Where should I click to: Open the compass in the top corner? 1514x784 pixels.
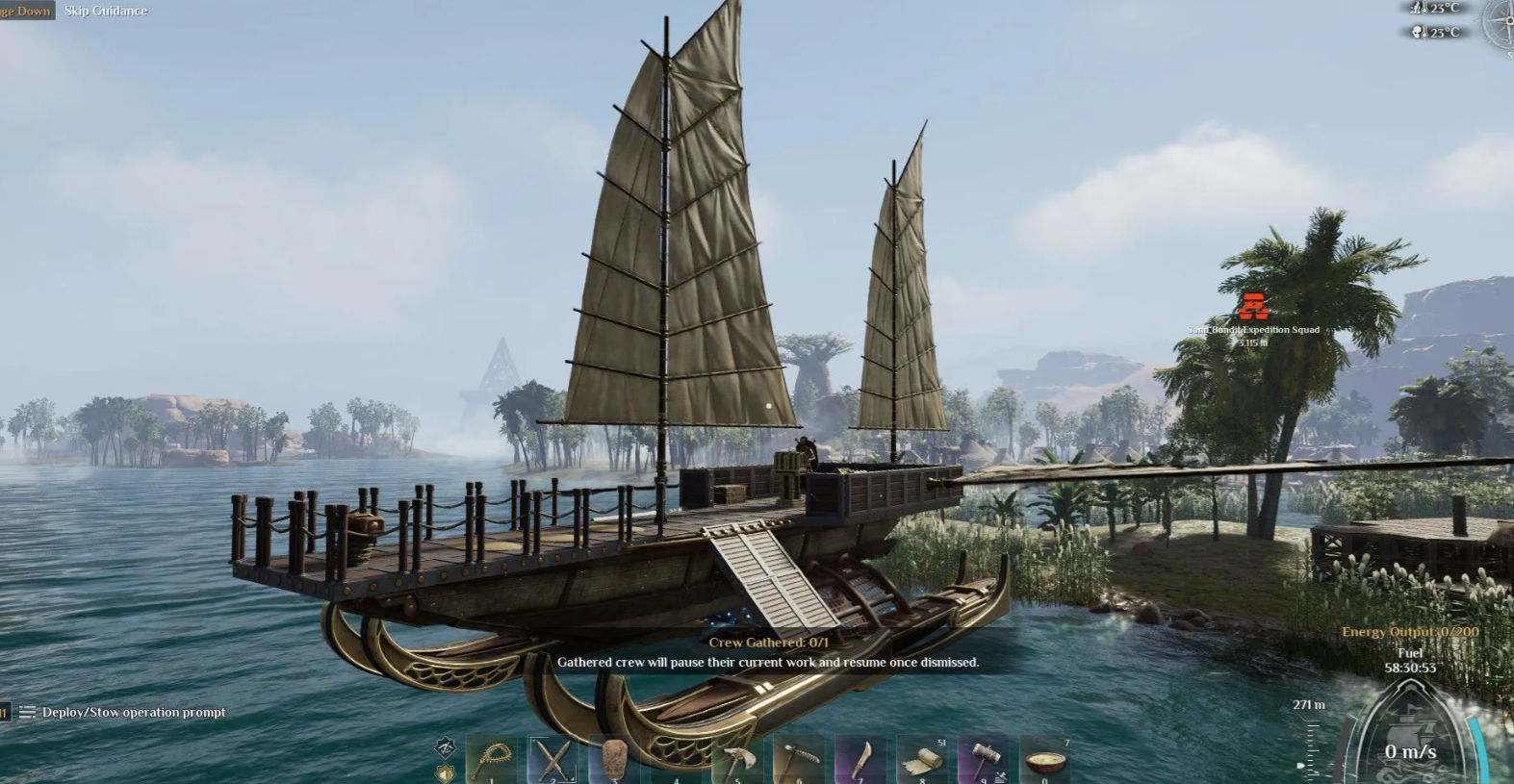tap(1500, 25)
